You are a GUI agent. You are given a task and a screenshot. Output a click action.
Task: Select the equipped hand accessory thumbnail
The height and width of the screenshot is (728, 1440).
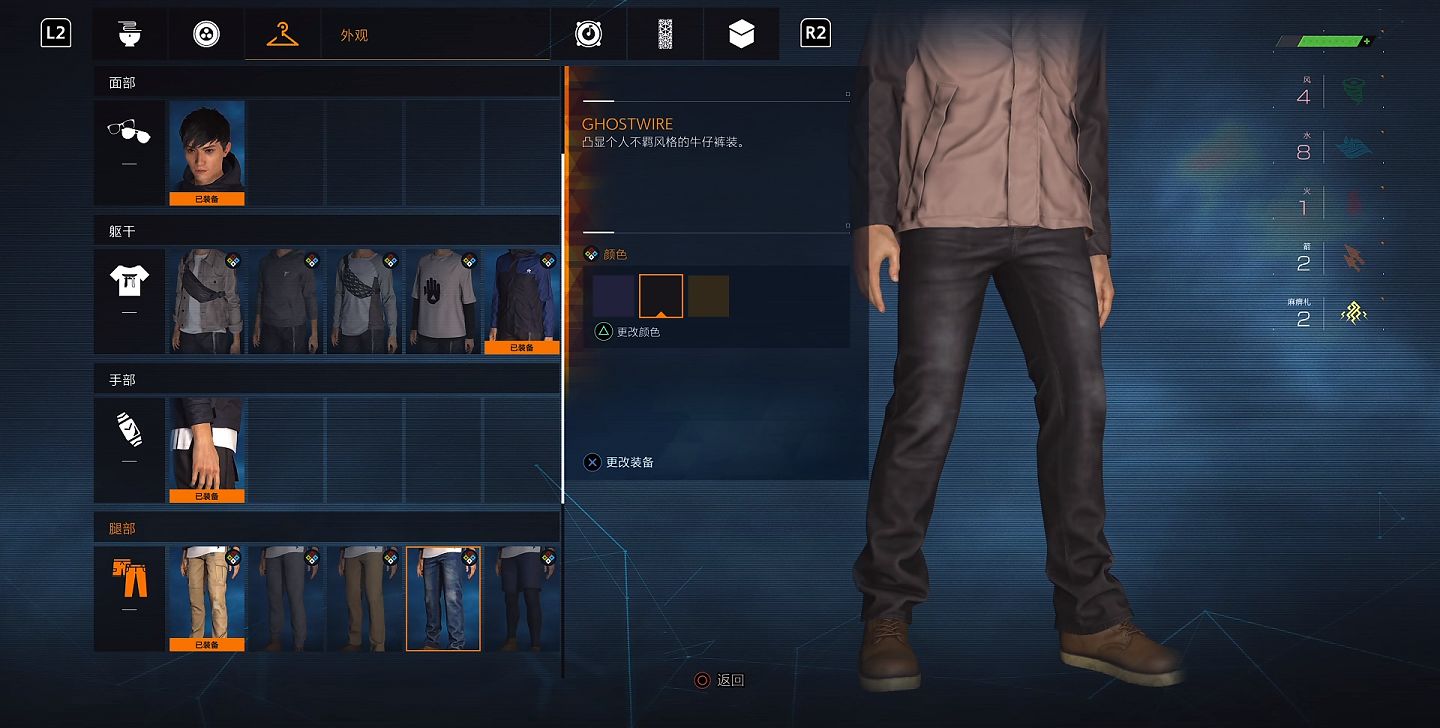tap(207, 450)
